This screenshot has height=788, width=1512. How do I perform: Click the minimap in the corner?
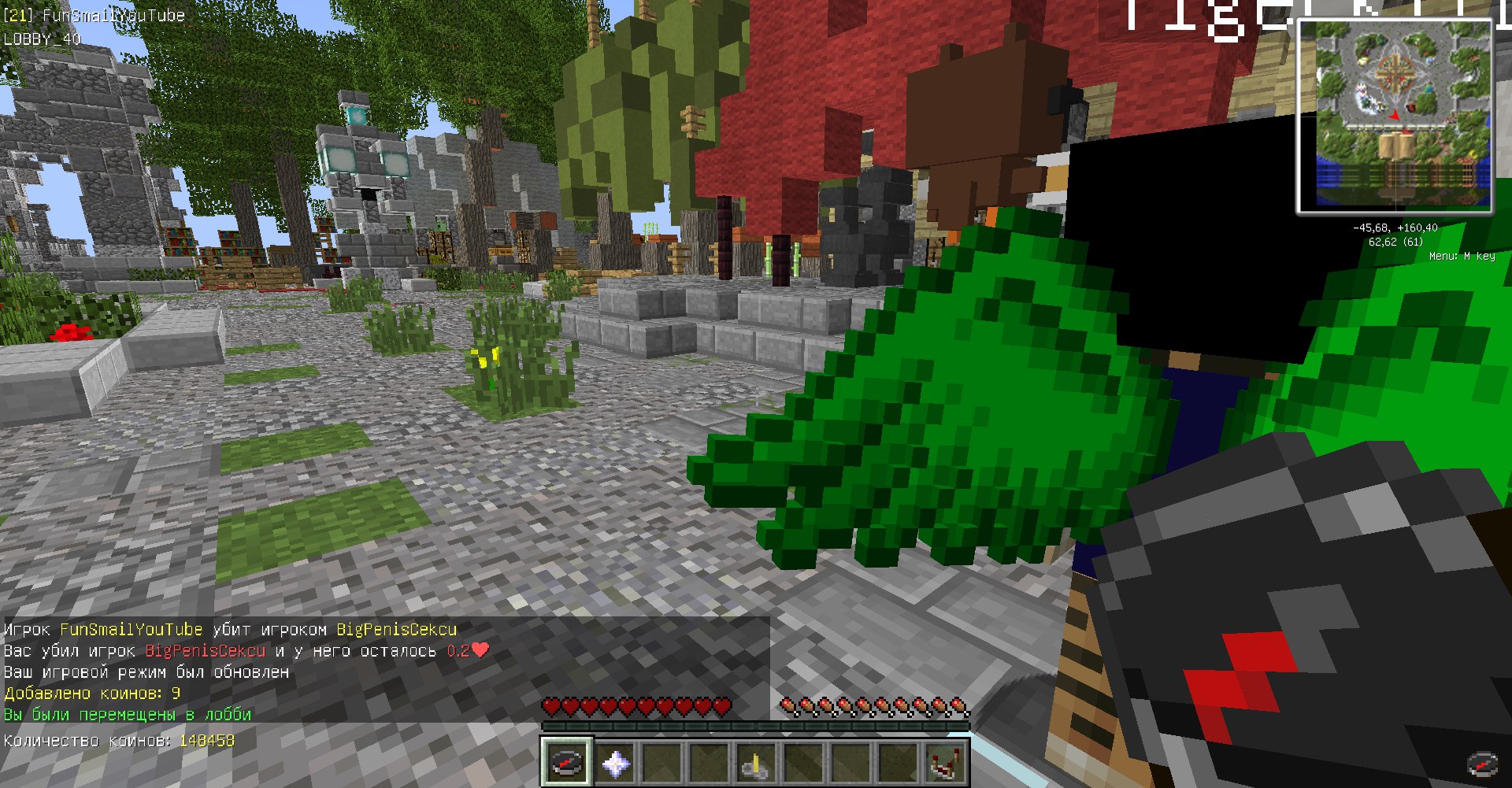[x=1395, y=117]
